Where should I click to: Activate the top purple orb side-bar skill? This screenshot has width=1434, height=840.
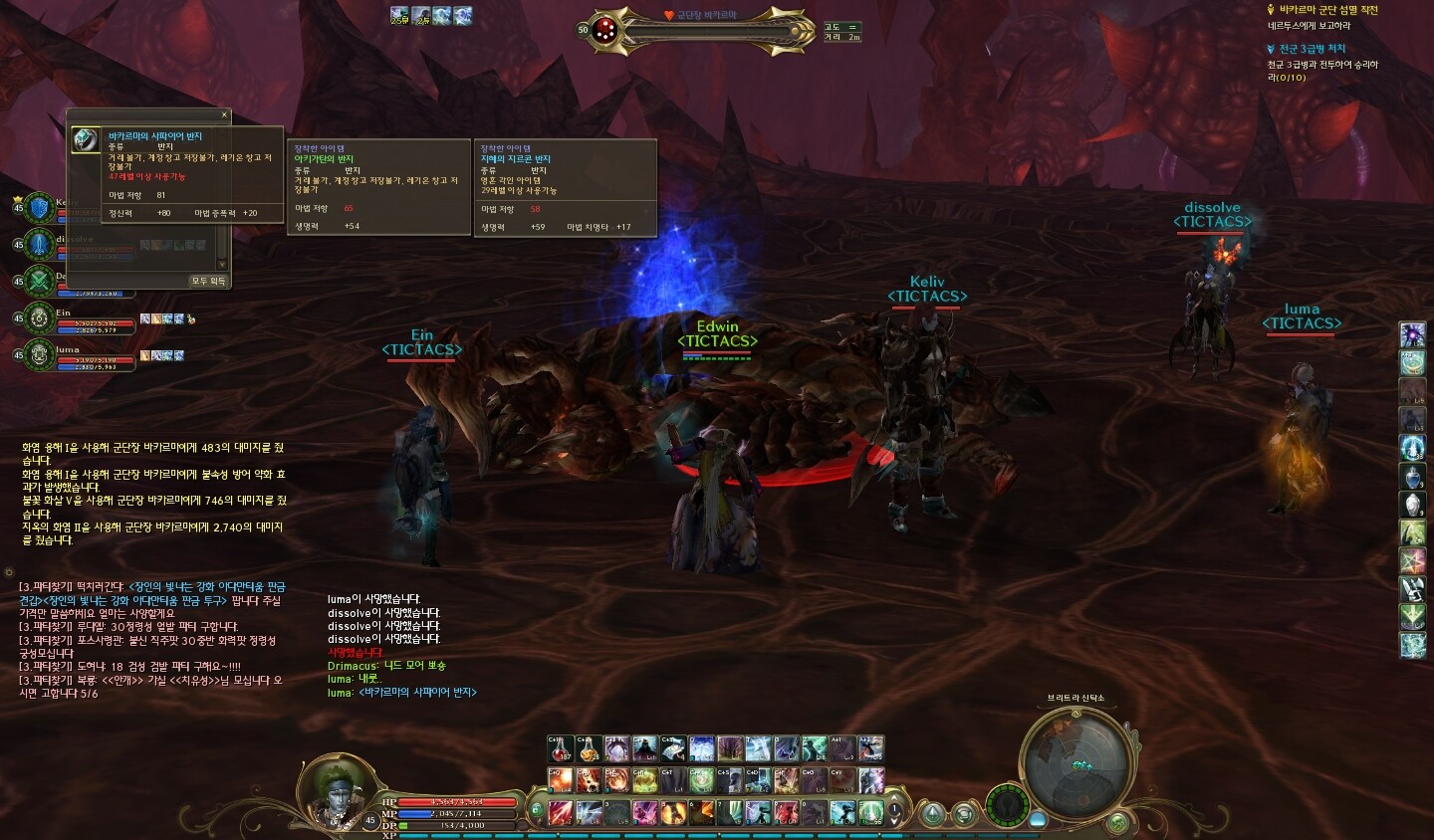tap(1412, 334)
